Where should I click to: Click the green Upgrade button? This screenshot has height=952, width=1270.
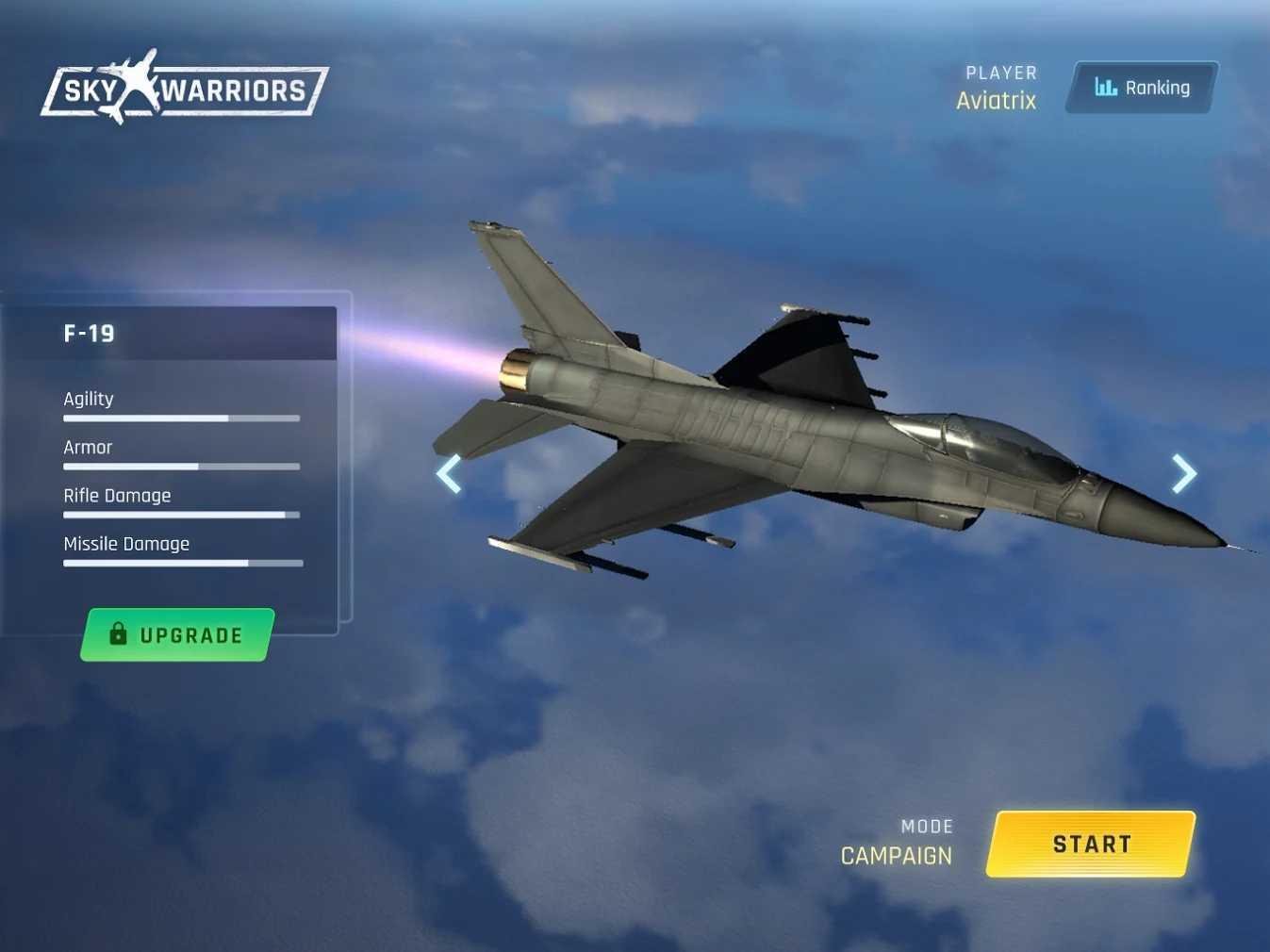coord(177,635)
